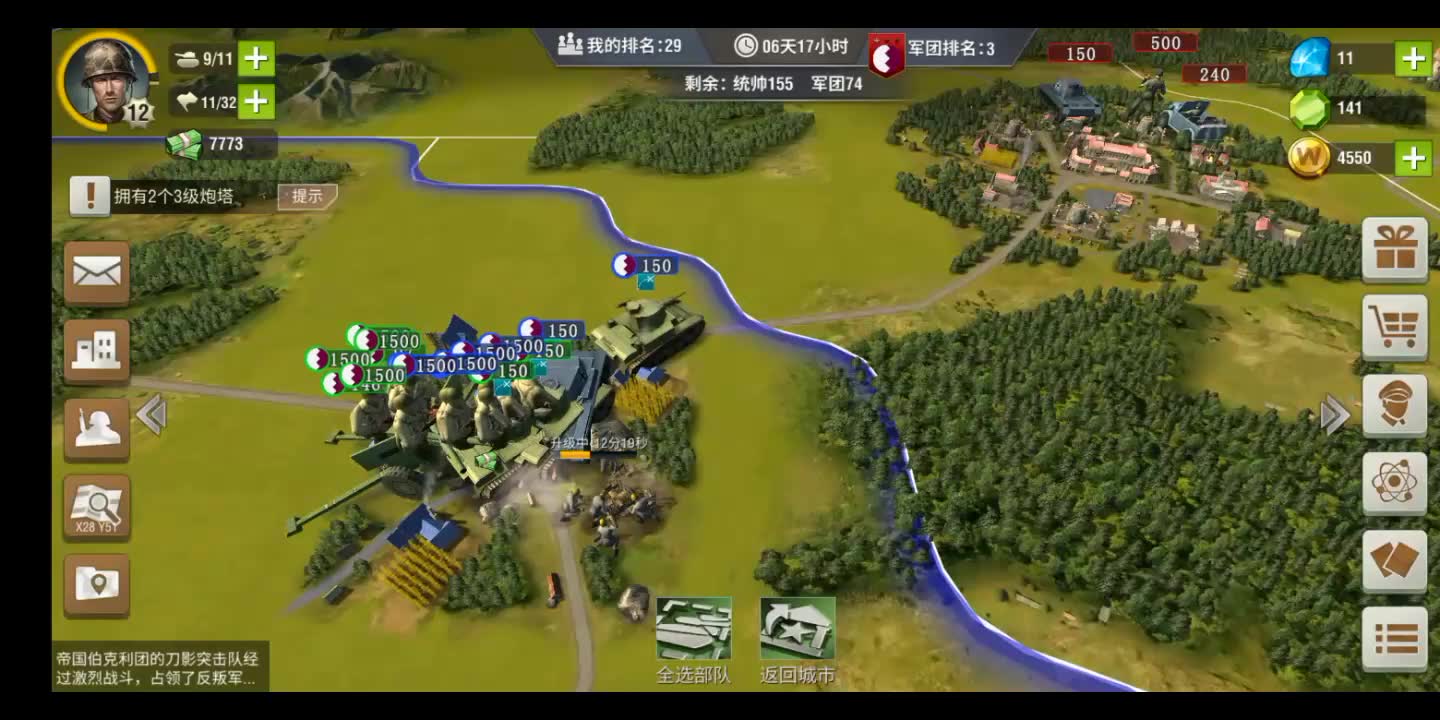Buy more blue diamonds
The image size is (1440, 720).
pyautogui.click(x=1413, y=58)
